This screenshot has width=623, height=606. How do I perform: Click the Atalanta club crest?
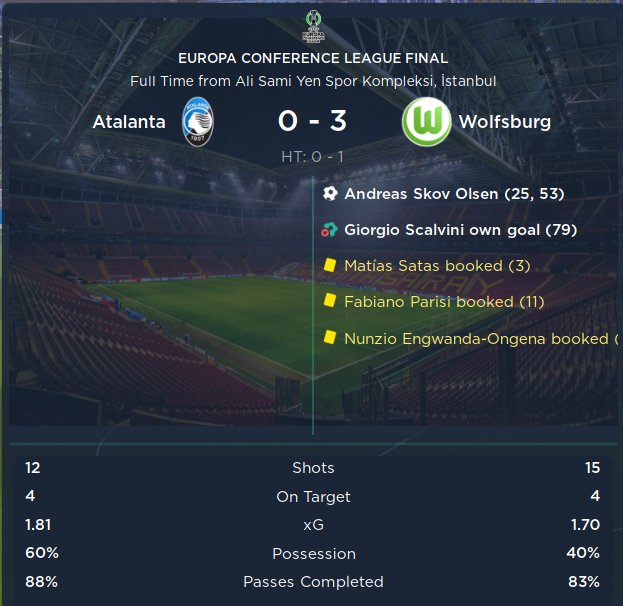(x=198, y=123)
